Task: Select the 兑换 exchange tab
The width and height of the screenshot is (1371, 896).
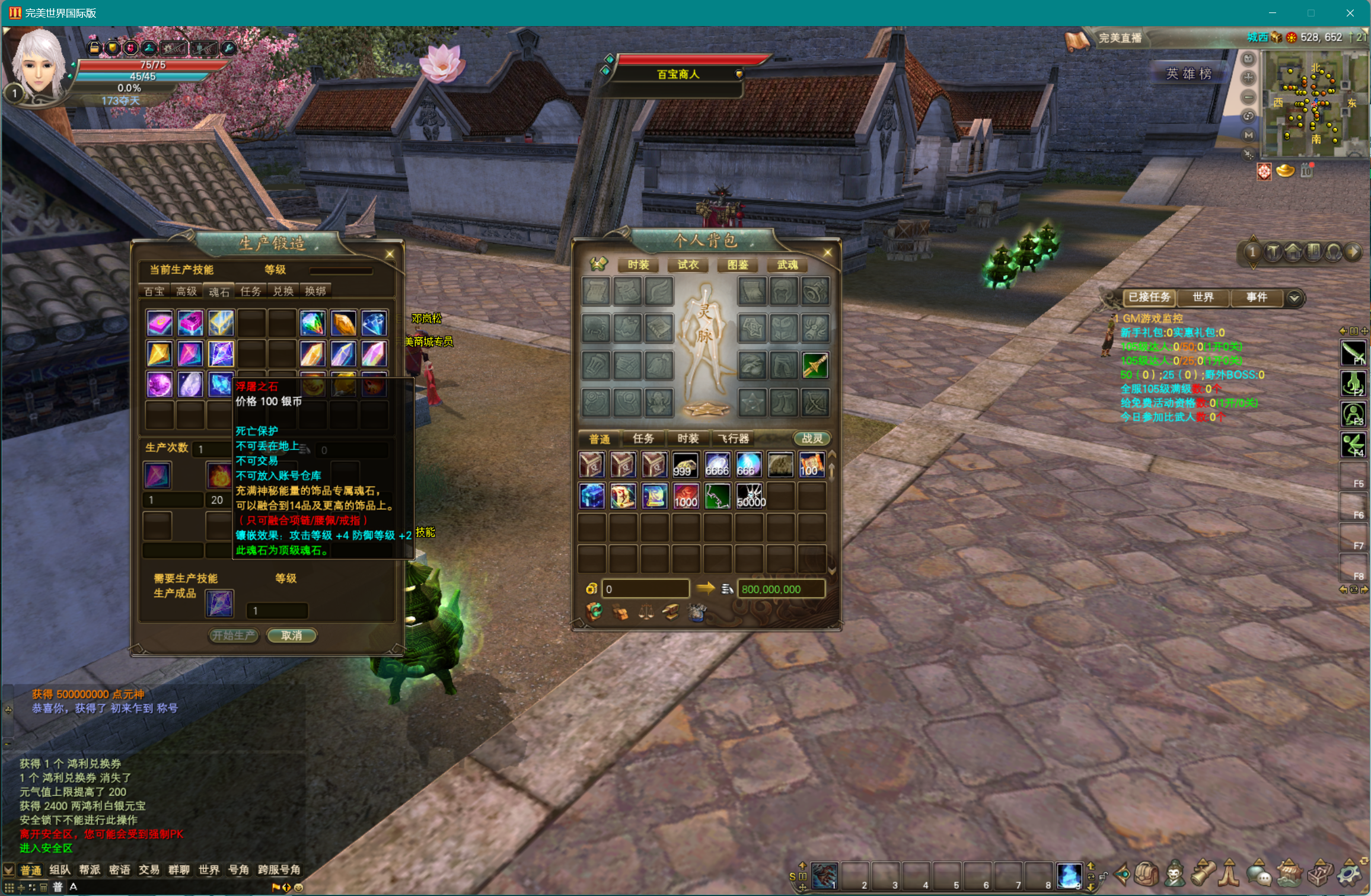Action: pos(283,291)
